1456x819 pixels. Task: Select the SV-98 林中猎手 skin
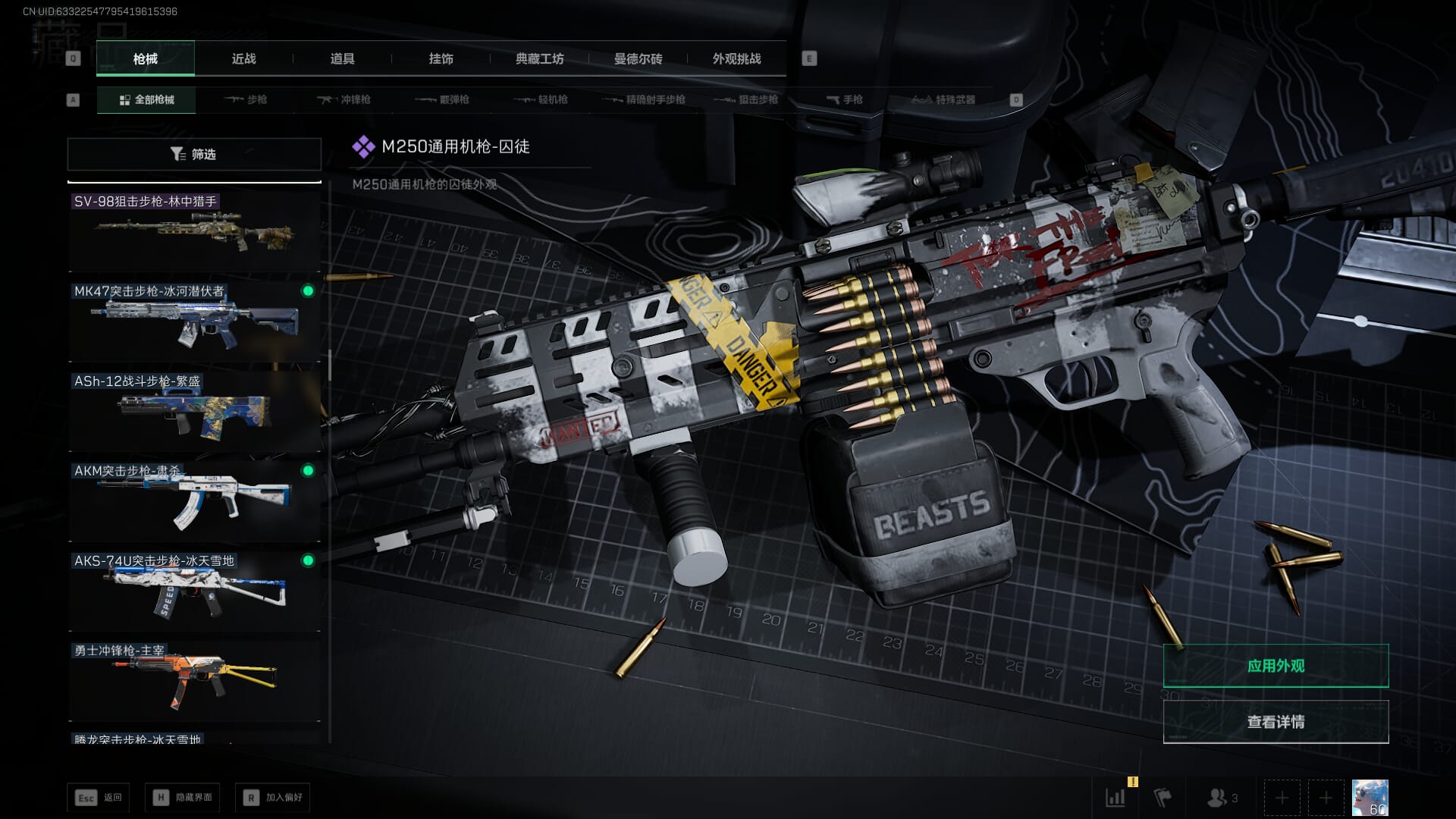click(x=194, y=232)
